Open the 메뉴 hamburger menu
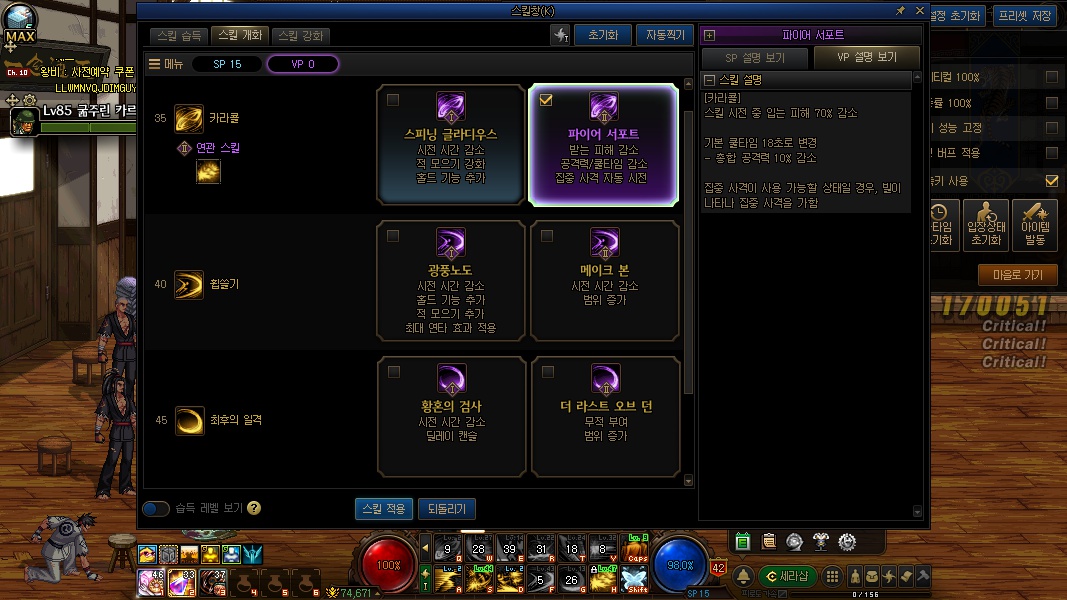 155,64
